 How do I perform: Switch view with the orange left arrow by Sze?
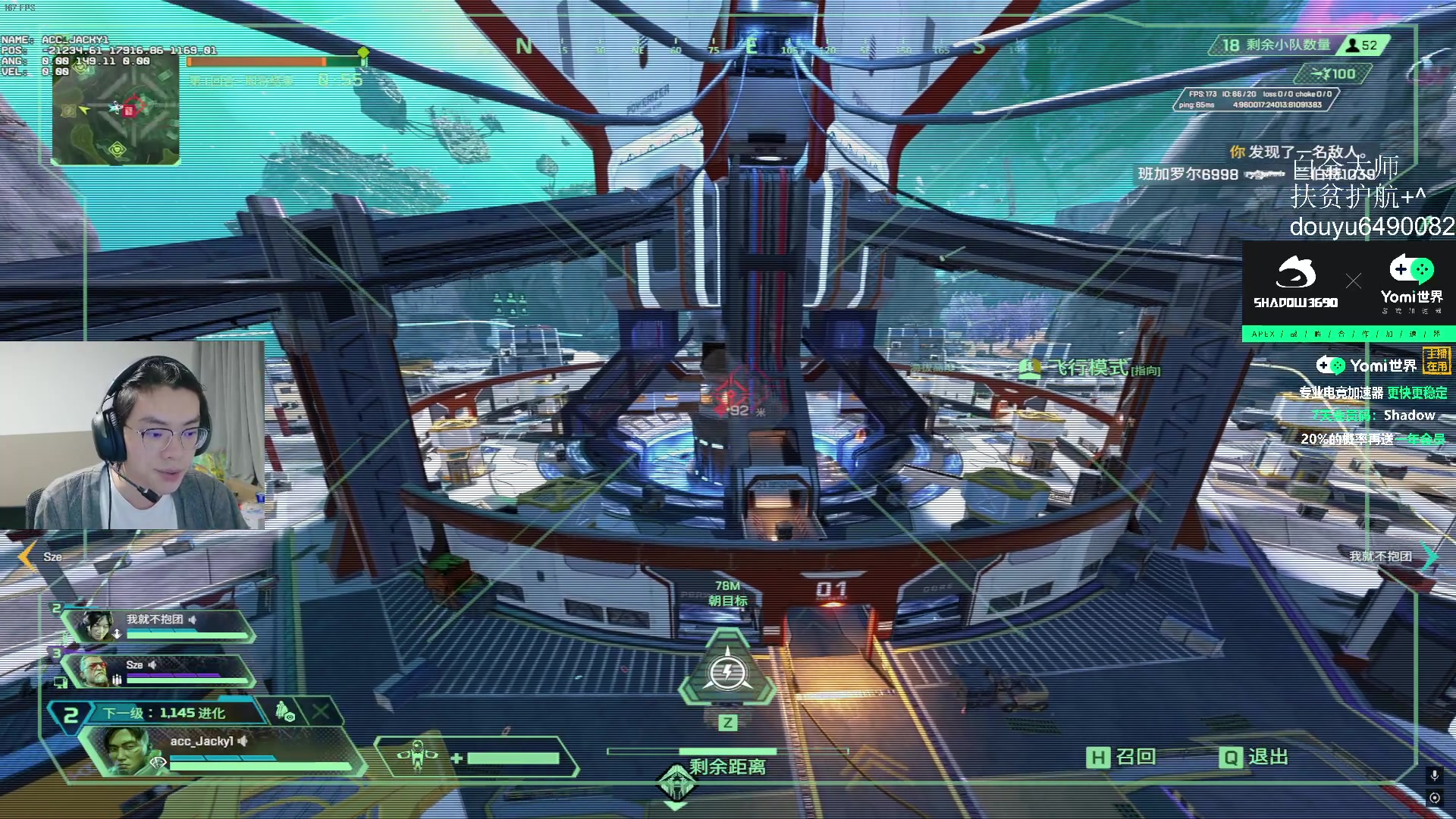[x=27, y=557]
